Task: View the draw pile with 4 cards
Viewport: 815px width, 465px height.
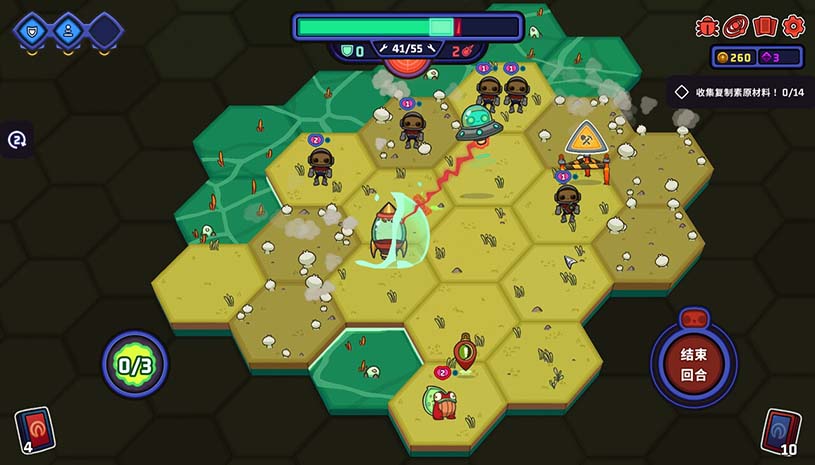Action: pyautogui.click(x=34, y=430)
